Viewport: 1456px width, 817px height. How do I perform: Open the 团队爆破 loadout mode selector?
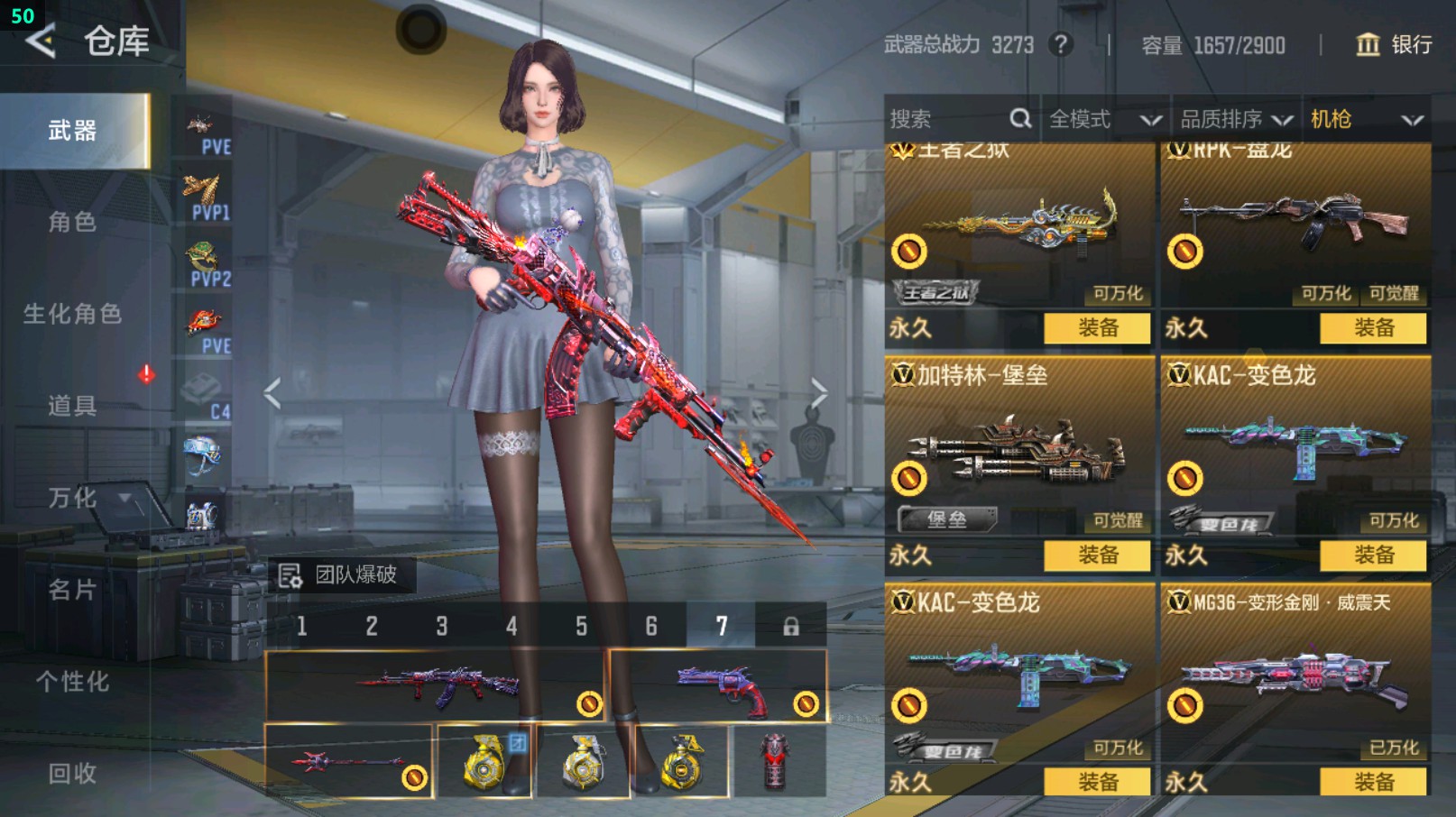click(x=343, y=575)
